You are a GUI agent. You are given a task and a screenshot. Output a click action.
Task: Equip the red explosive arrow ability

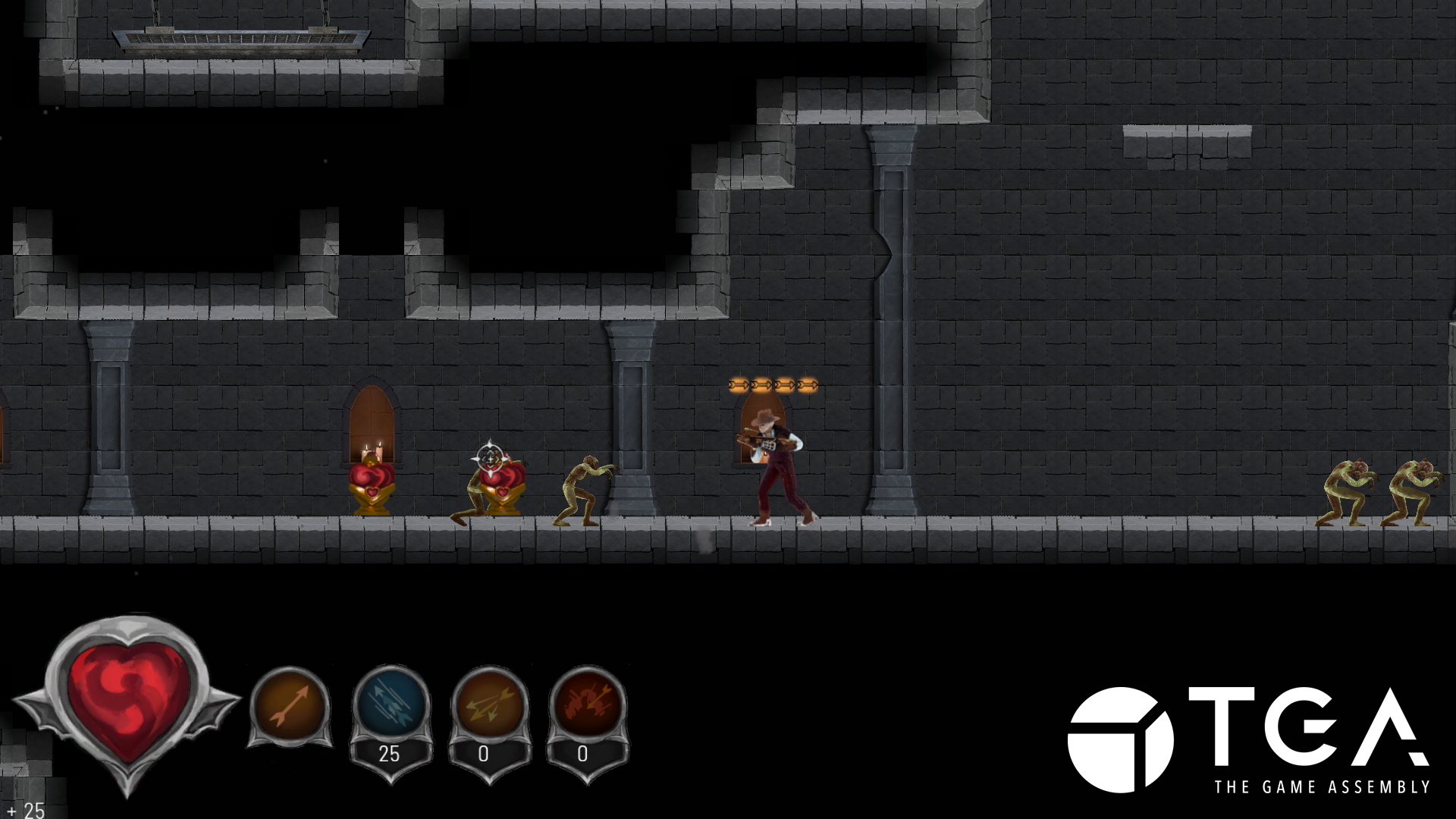coord(586,704)
